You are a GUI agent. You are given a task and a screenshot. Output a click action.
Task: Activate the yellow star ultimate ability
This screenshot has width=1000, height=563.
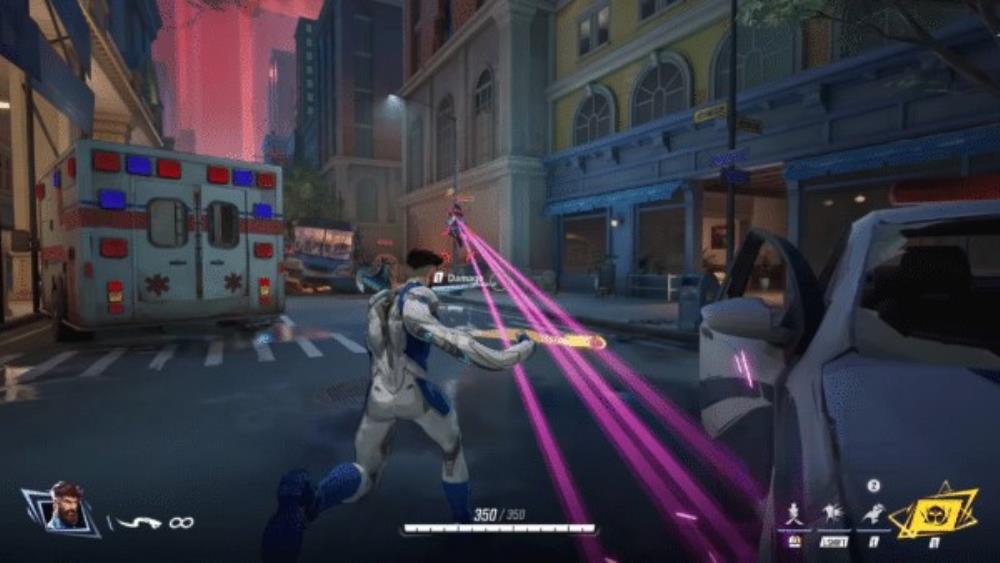coord(933,514)
